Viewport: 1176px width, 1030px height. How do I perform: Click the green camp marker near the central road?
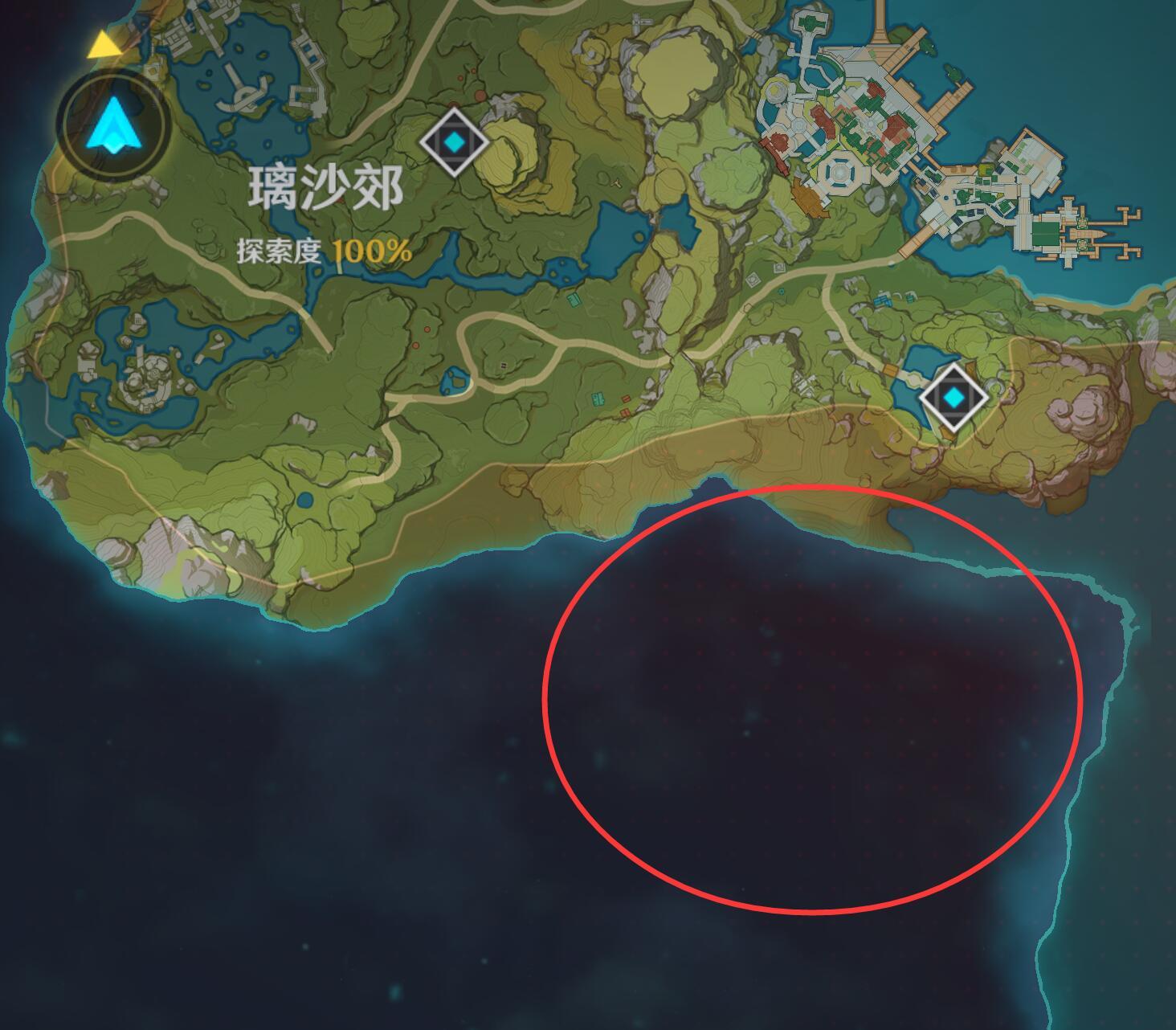tap(599, 399)
